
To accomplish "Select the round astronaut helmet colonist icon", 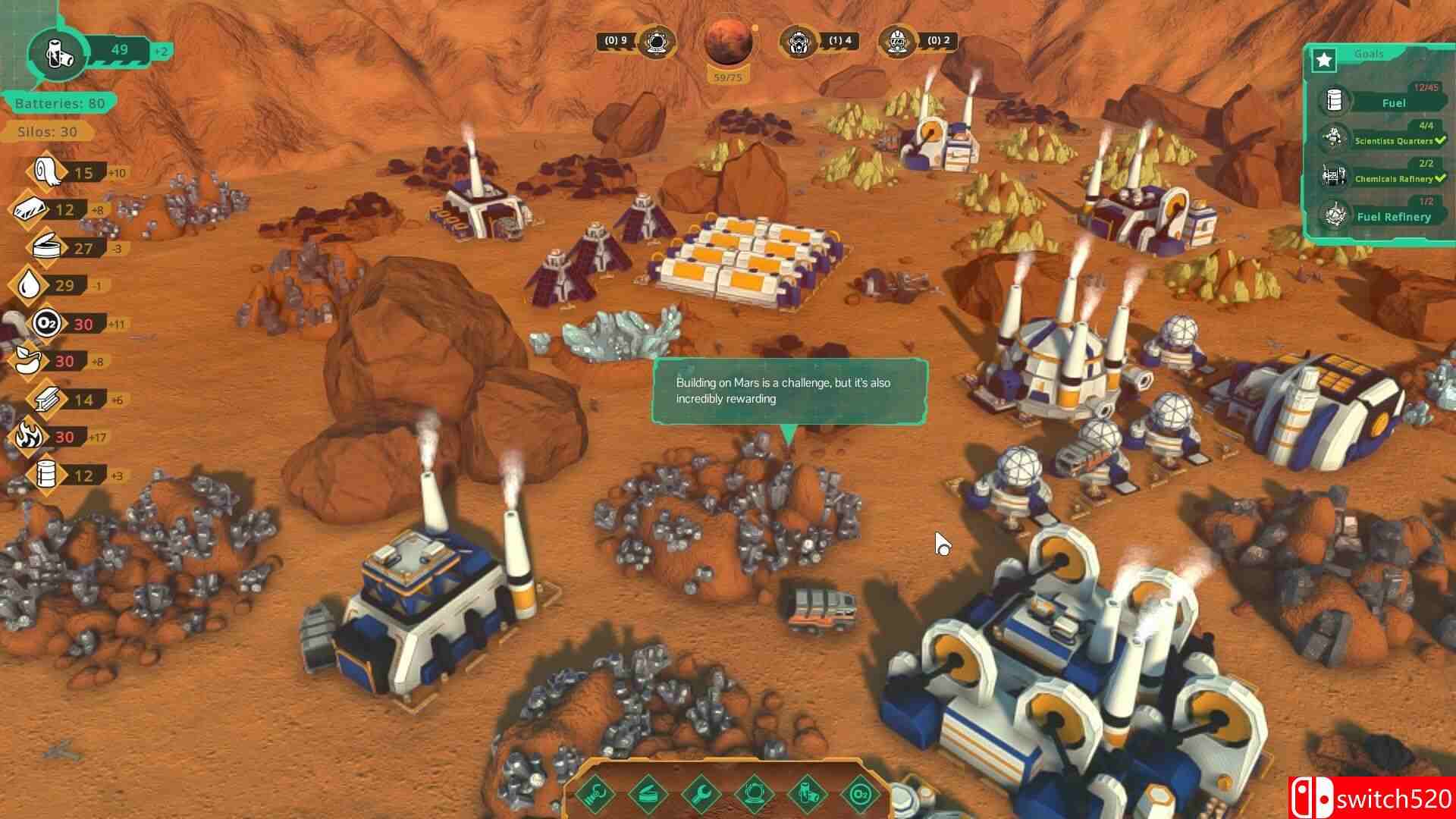I will (654, 42).
